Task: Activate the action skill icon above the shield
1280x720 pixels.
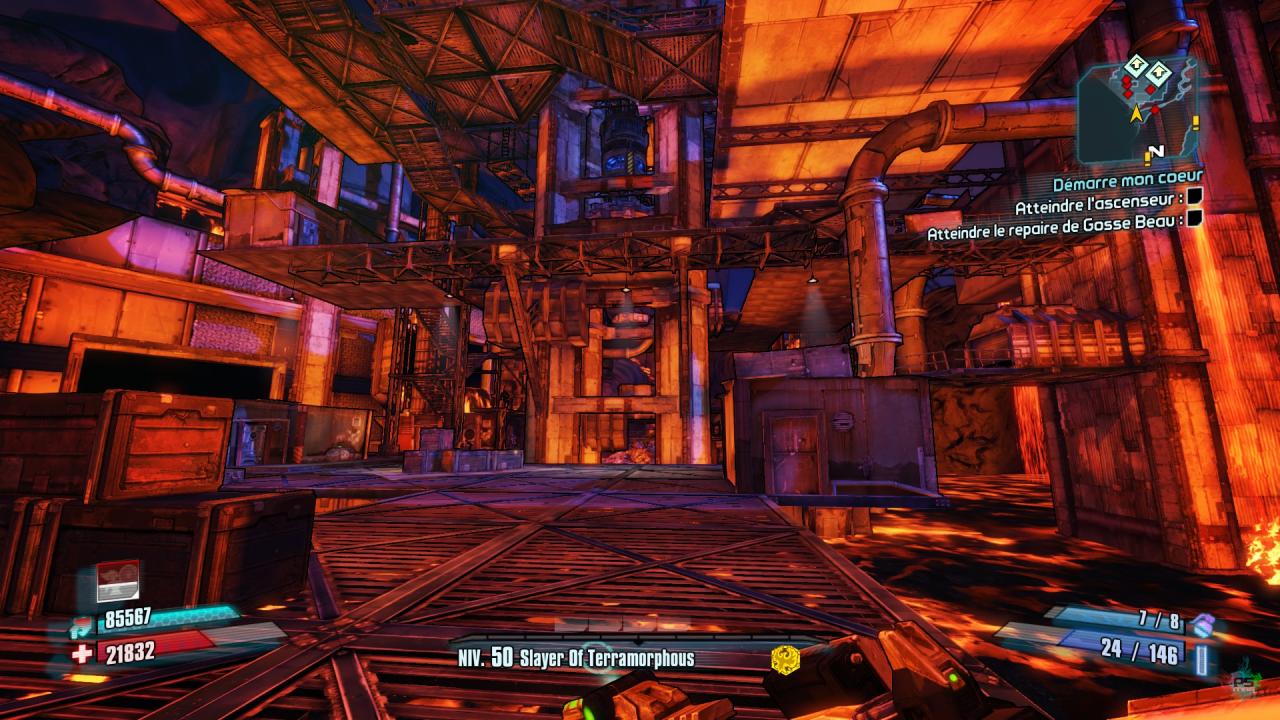Action: [x=117, y=582]
